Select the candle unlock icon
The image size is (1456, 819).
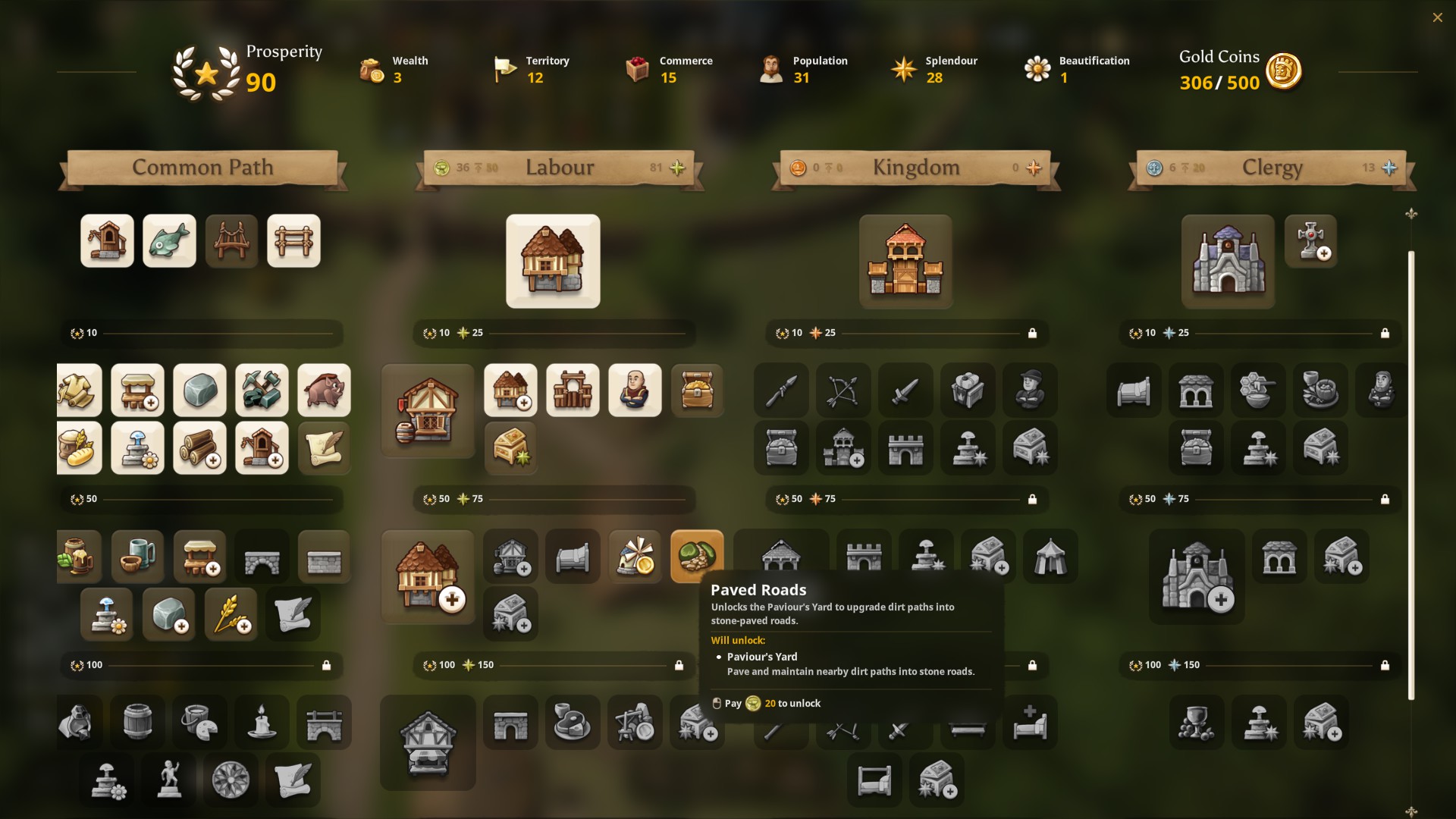point(262,722)
